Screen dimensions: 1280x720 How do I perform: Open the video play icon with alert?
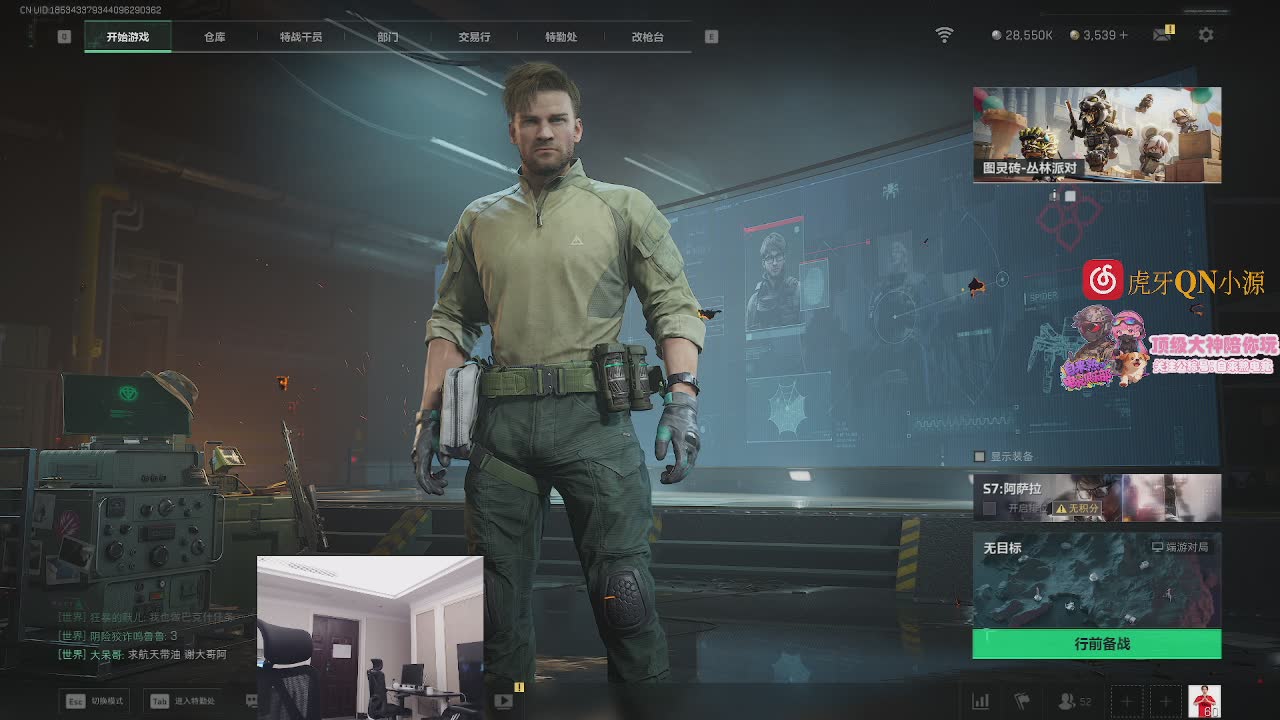tap(504, 701)
